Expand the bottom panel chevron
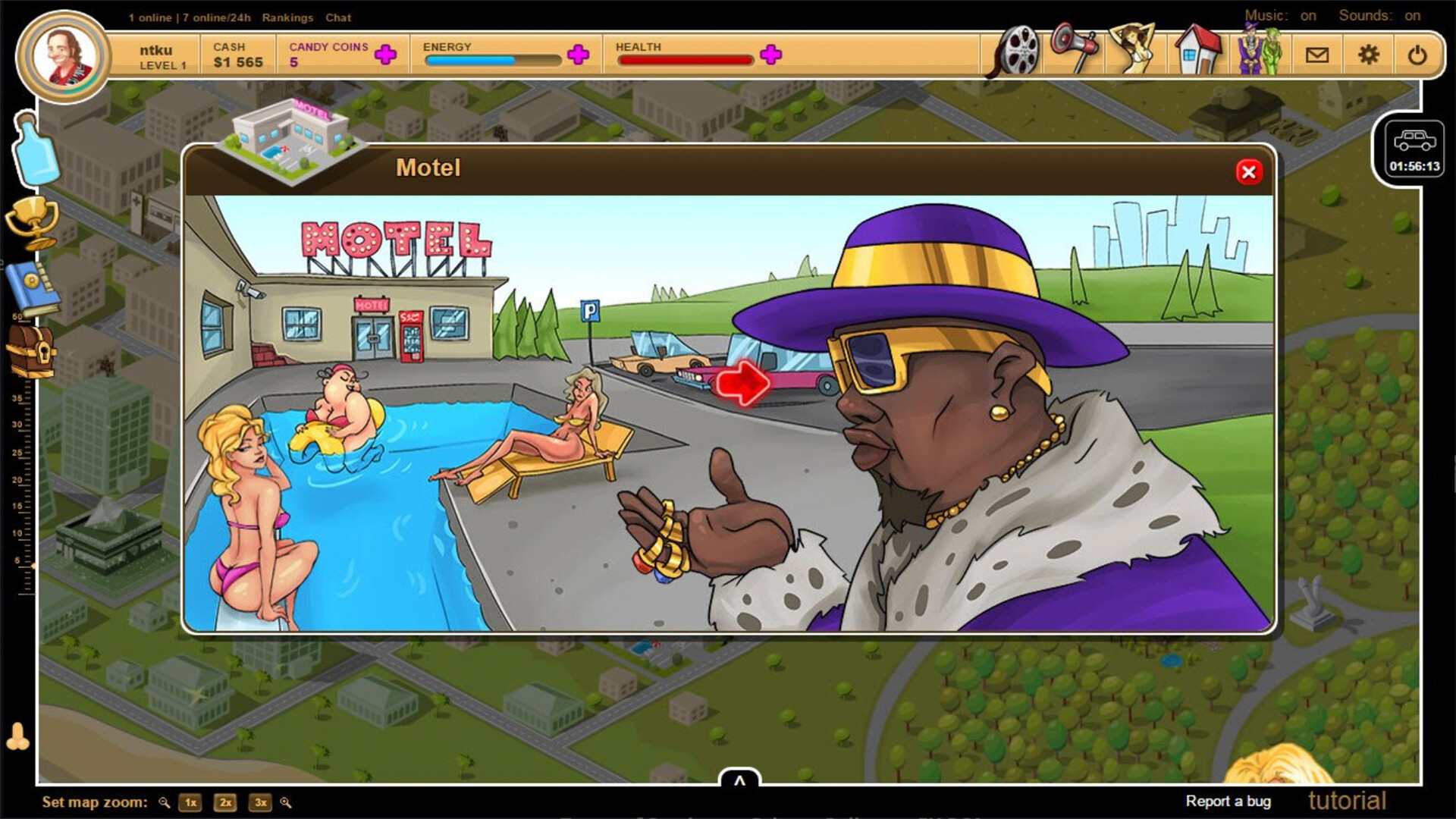Screen dimensions: 1456x819 click(x=739, y=778)
